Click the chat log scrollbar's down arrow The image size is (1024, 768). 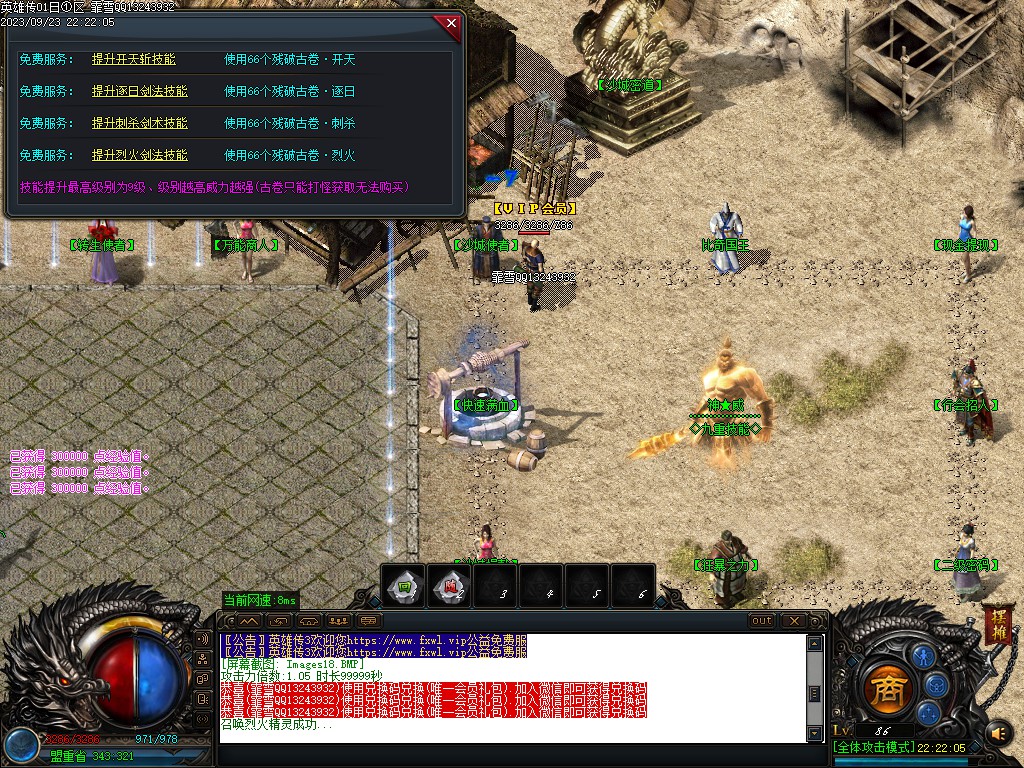(x=815, y=734)
